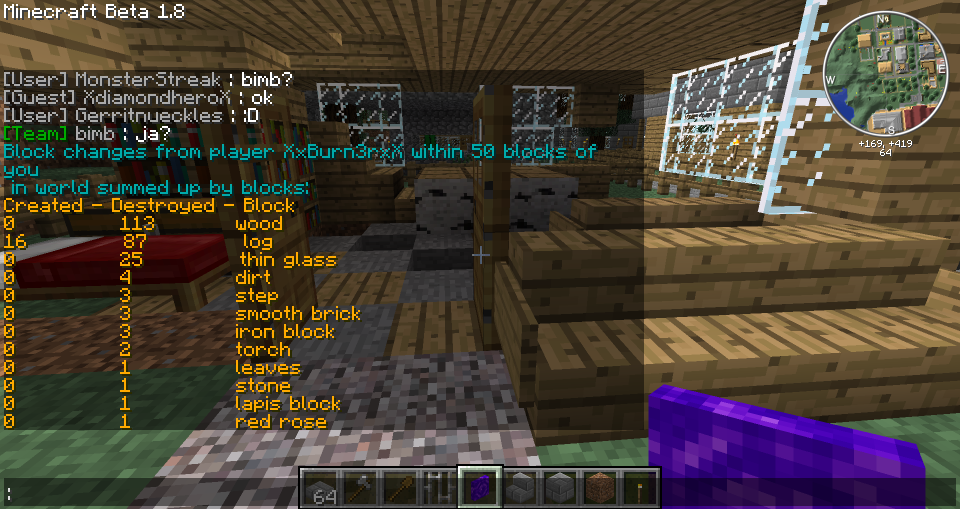Click the highlighted purple block slot
960x509 pixels.
pos(480,489)
